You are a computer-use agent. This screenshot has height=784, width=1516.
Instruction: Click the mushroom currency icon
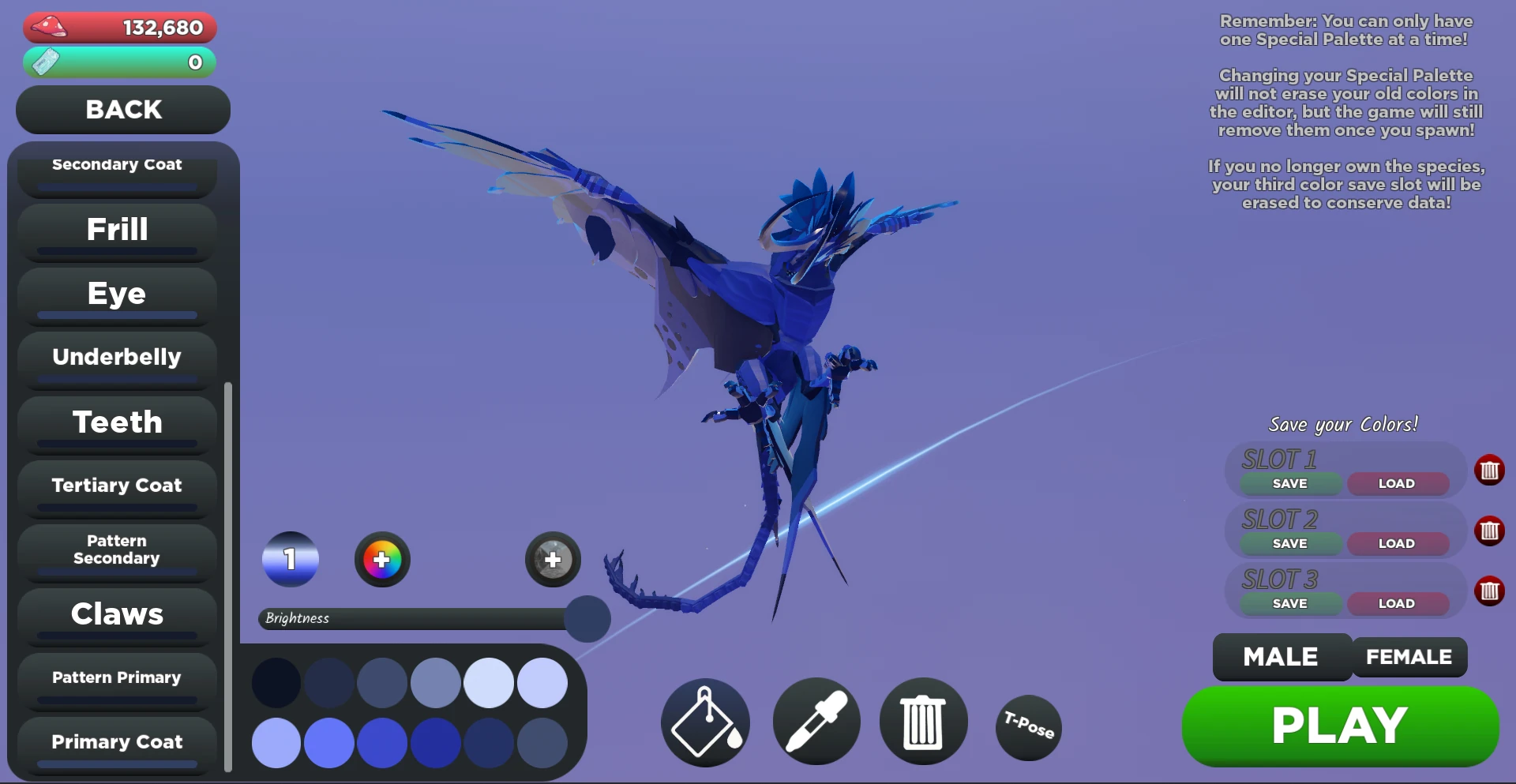click(49, 26)
